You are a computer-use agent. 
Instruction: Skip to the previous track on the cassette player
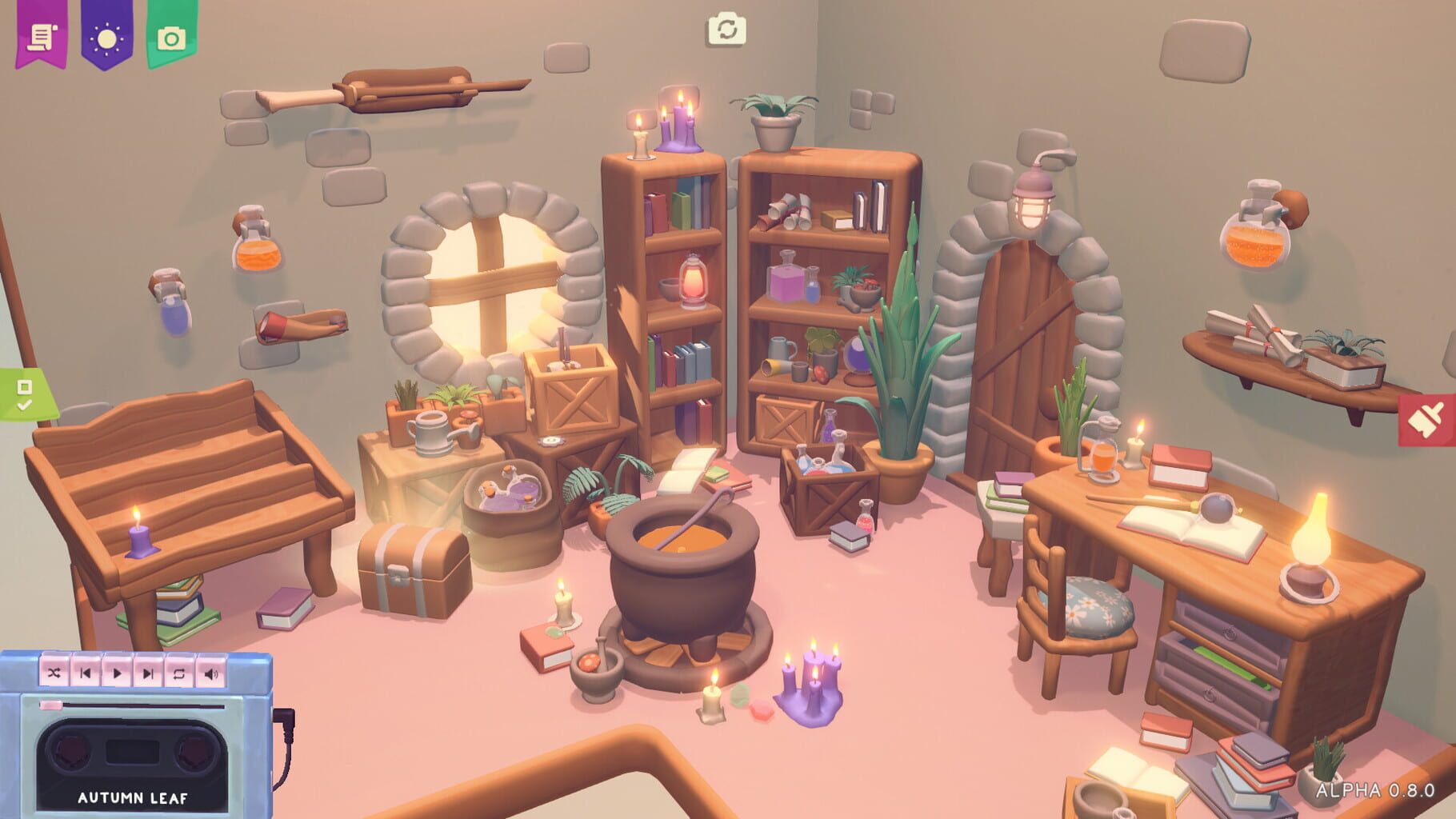tap(85, 674)
